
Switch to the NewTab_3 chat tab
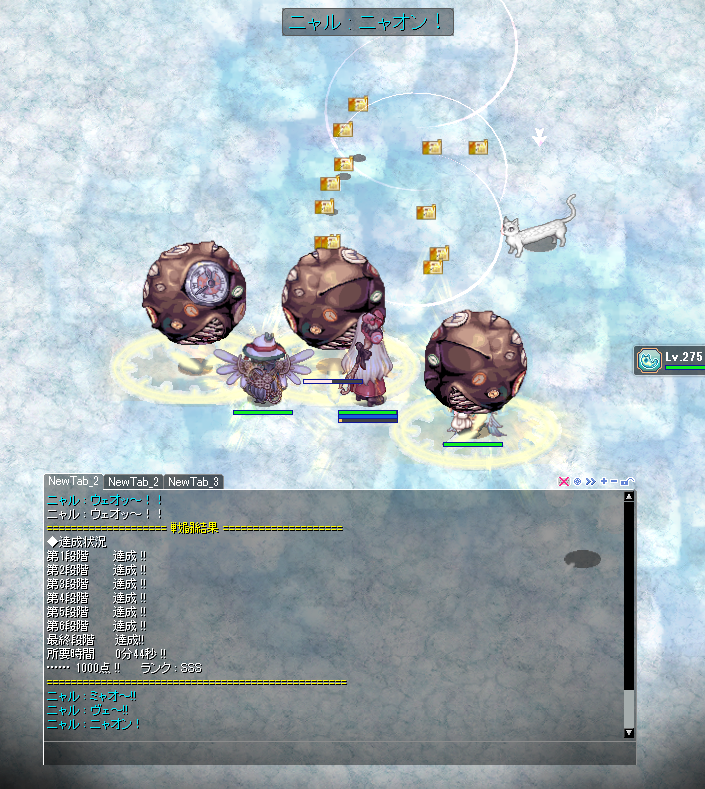pyautogui.click(x=193, y=482)
